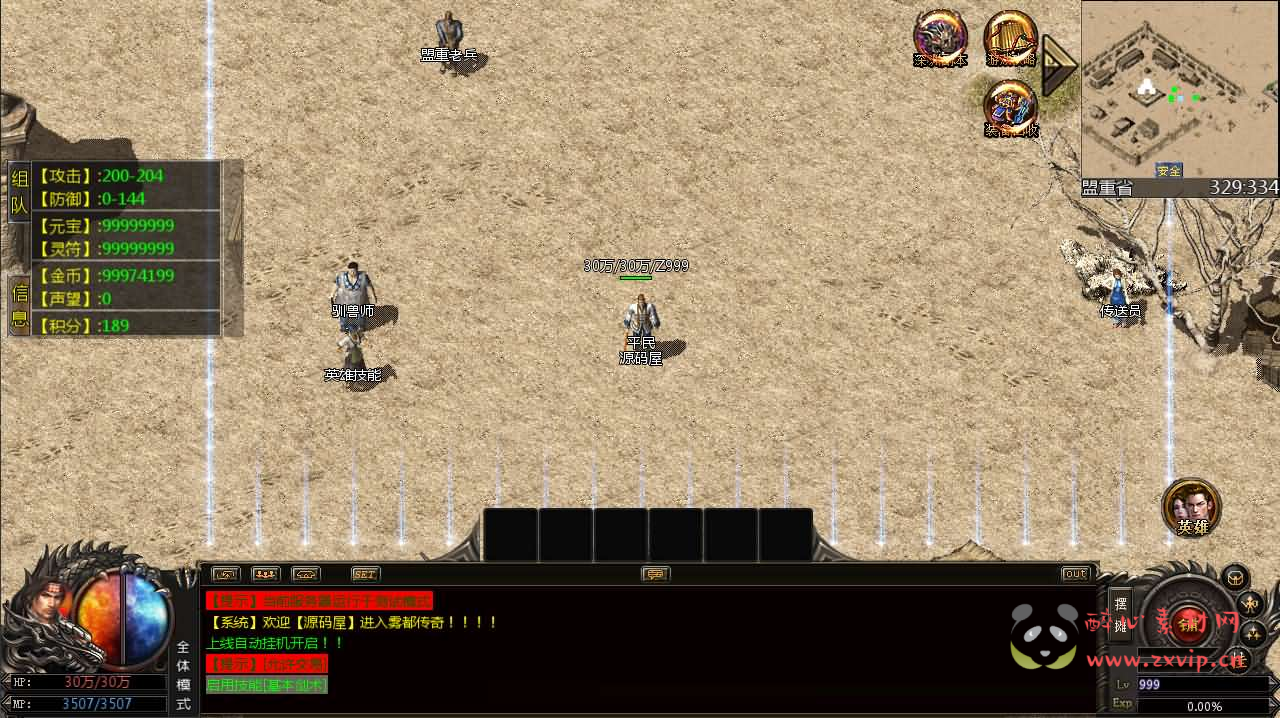Open the 装备回收 equipment recycle icon
The height and width of the screenshot is (718, 1280).
click(1010, 108)
